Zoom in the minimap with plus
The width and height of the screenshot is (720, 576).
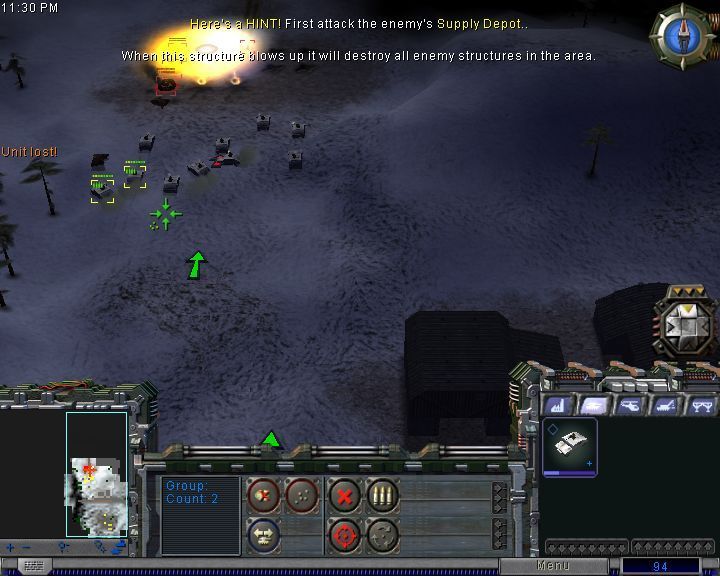click(11, 547)
